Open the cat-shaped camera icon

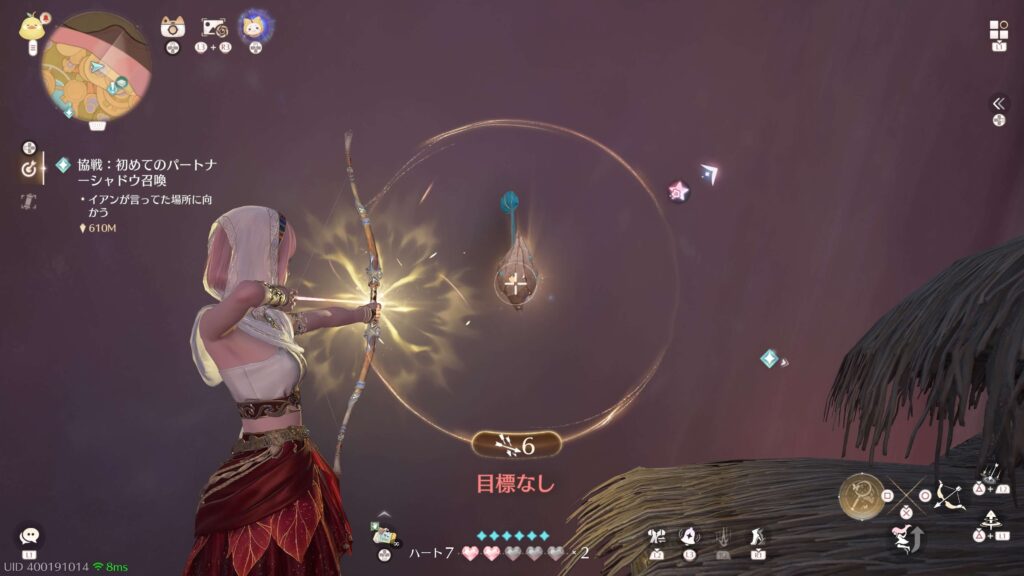point(173,28)
